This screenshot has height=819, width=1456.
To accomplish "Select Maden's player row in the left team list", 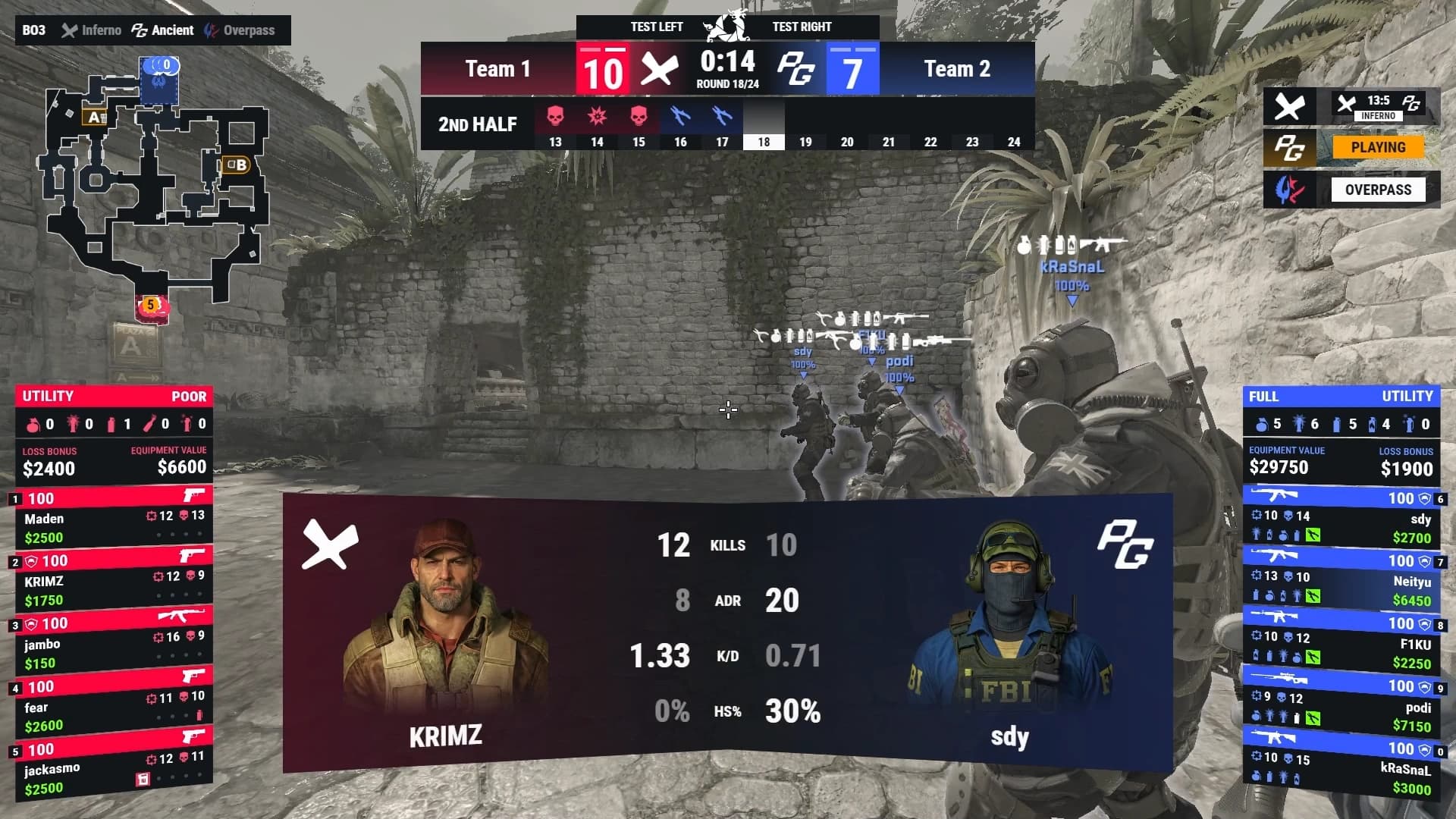I will [114, 519].
